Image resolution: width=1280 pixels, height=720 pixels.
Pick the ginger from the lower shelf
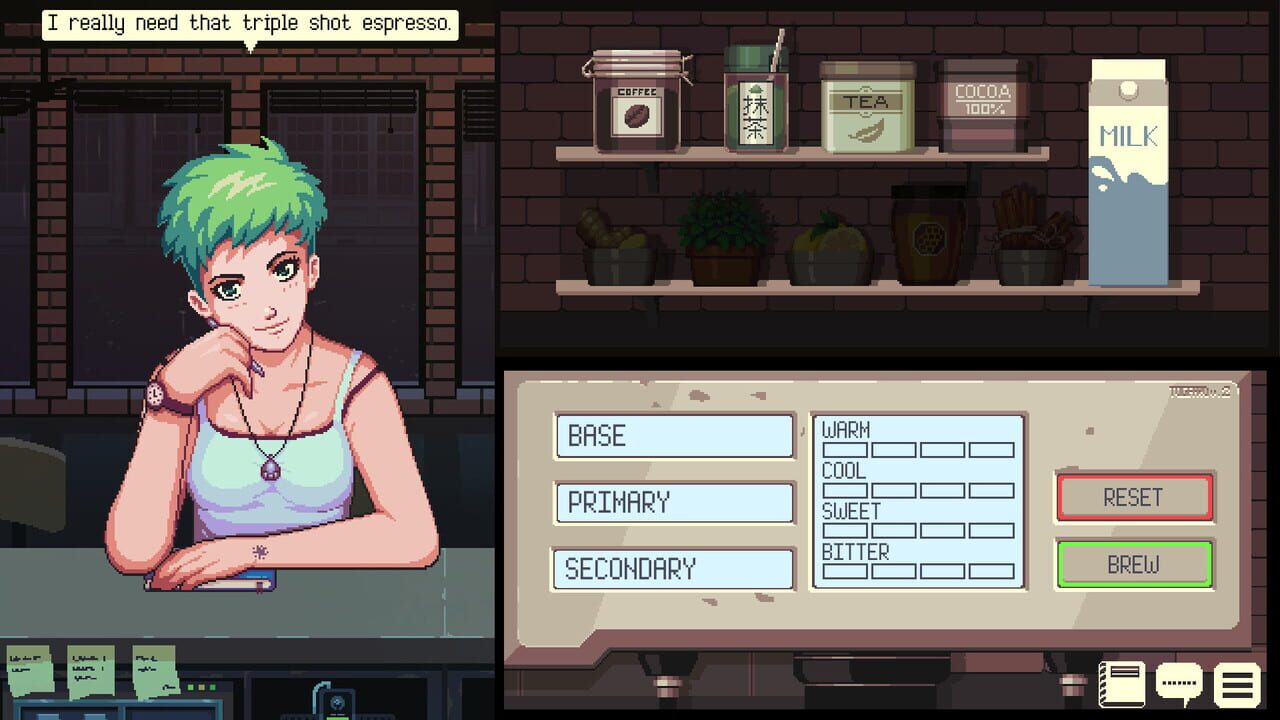click(x=620, y=245)
